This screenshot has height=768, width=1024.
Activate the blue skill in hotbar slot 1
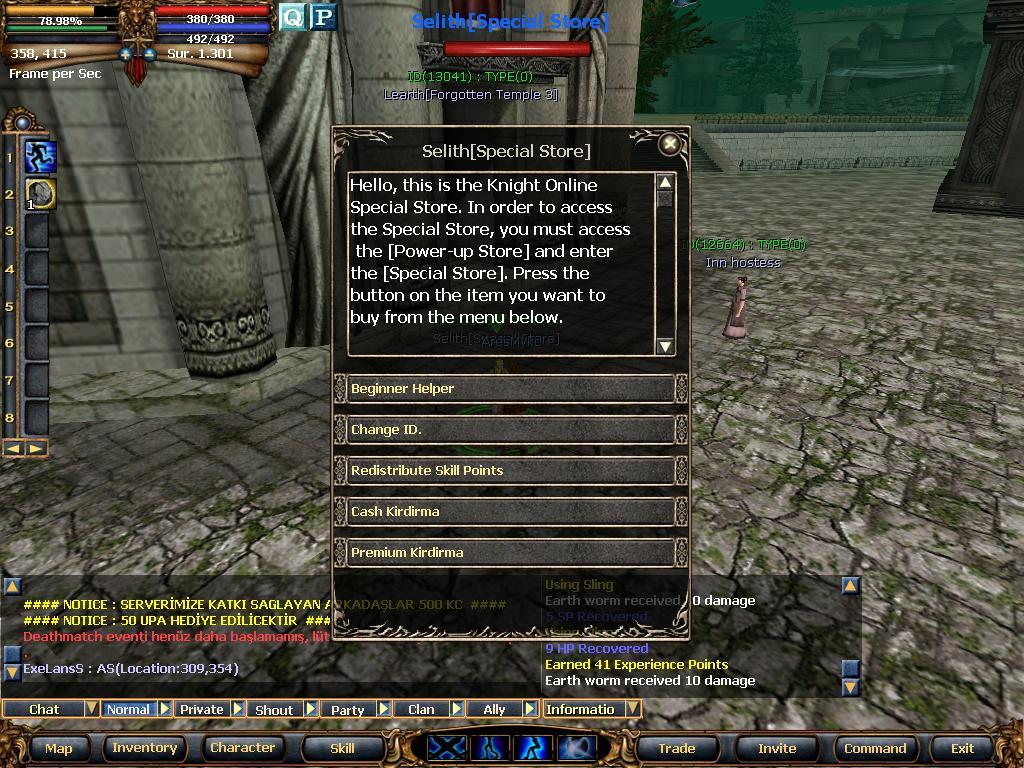[x=40, y=157]
